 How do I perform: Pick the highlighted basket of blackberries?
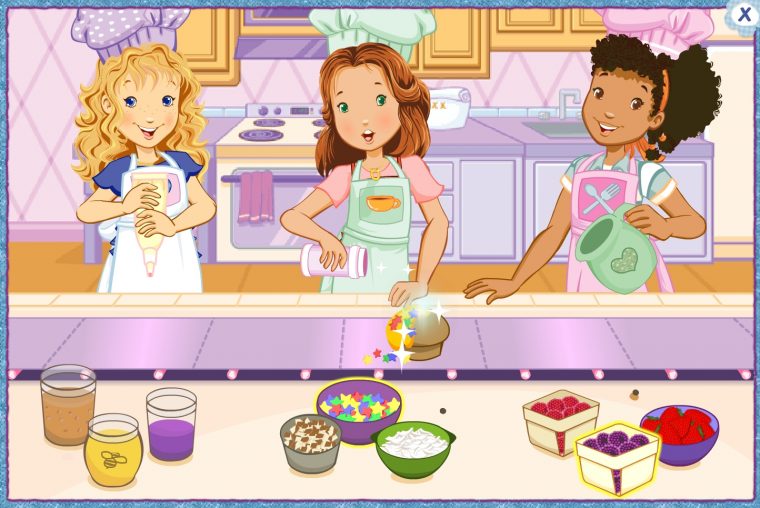[x=617, y=456]
